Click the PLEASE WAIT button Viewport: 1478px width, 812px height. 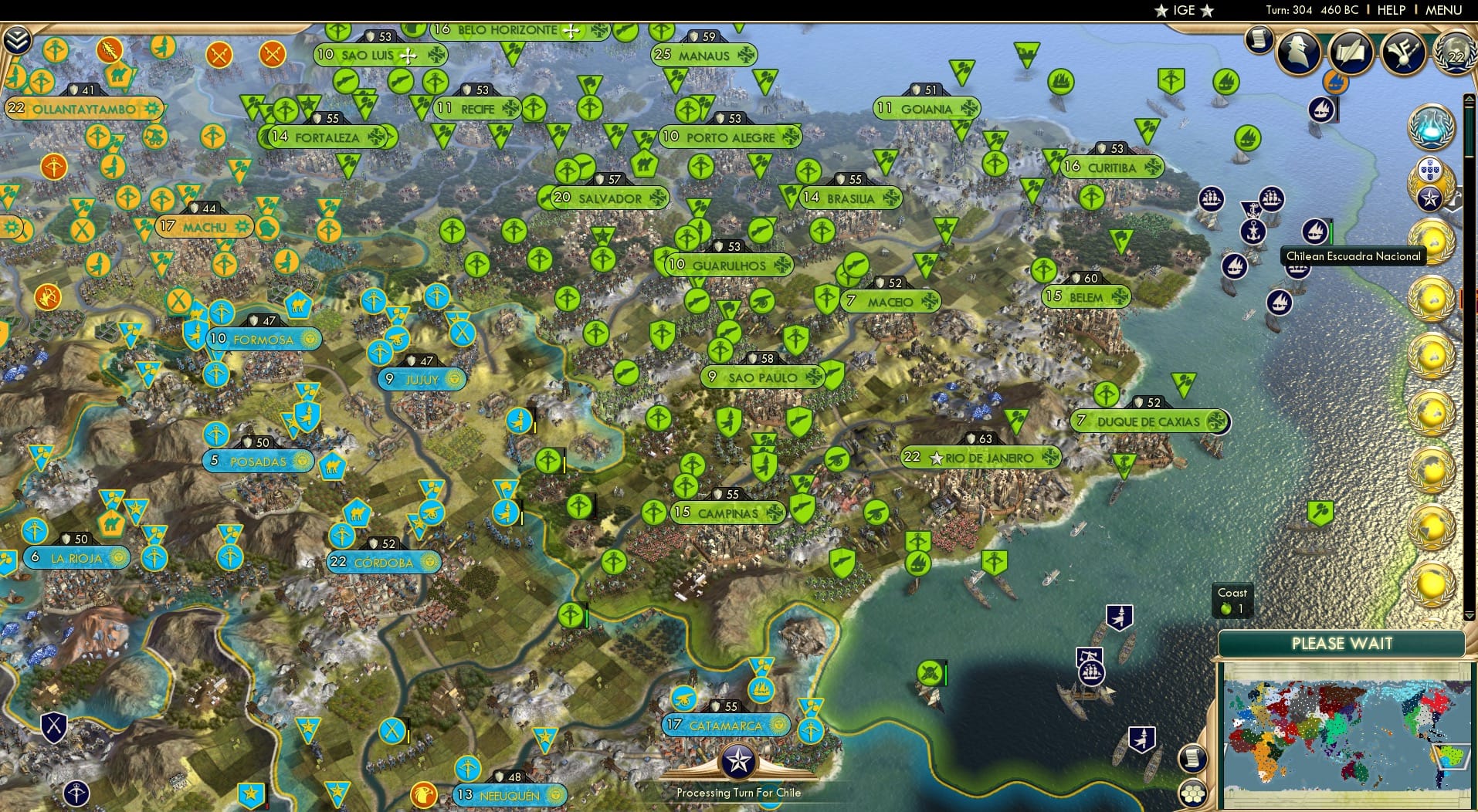tap(1344, 643)
